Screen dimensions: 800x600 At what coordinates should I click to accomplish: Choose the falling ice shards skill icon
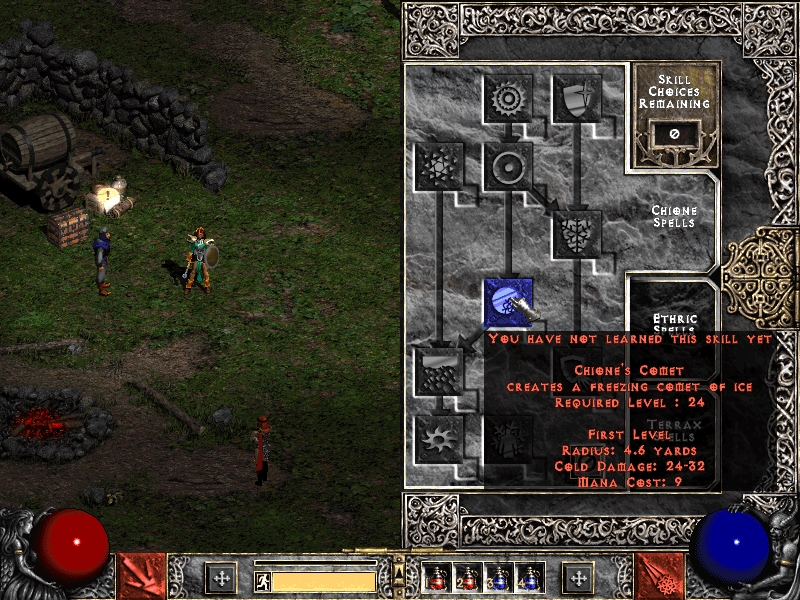[439, 369]
